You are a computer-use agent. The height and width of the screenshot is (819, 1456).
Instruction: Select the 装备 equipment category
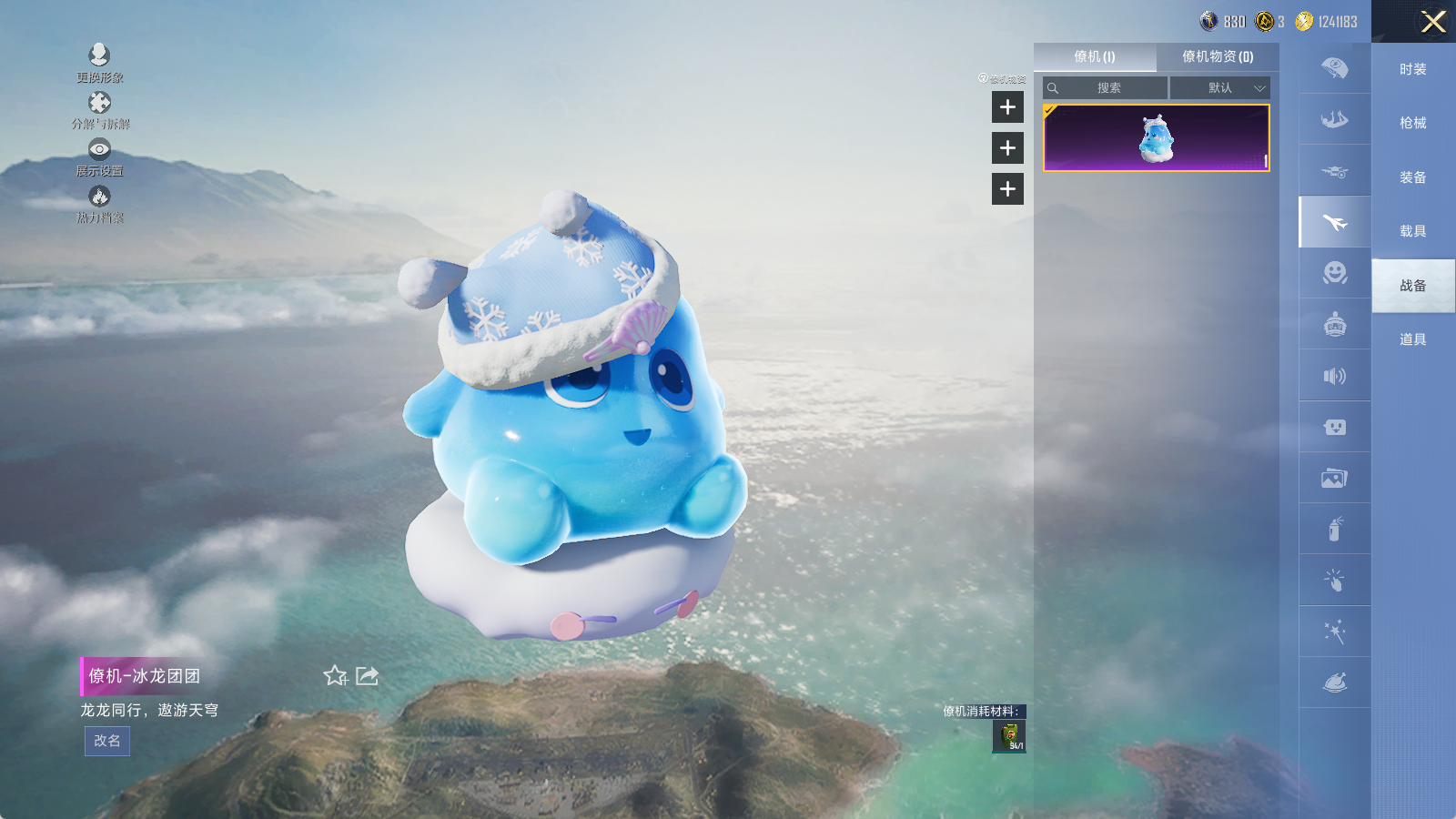(1412, 177)
